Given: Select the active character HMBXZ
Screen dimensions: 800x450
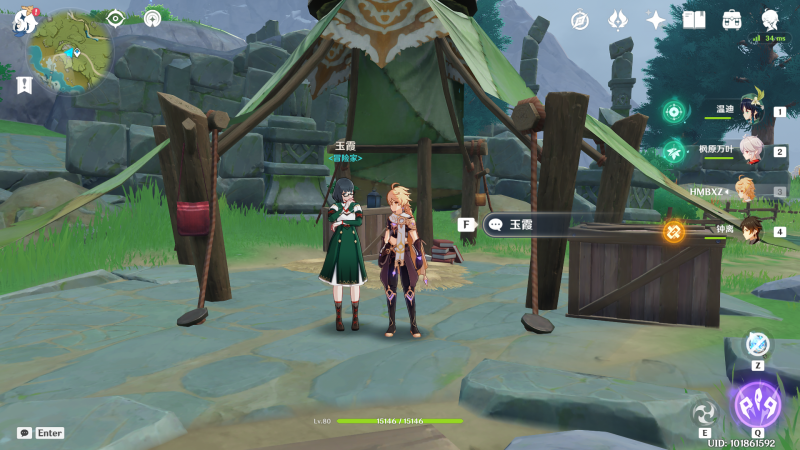Looking at the screenshot, I should pyautogui.click(x=745, y=190).
